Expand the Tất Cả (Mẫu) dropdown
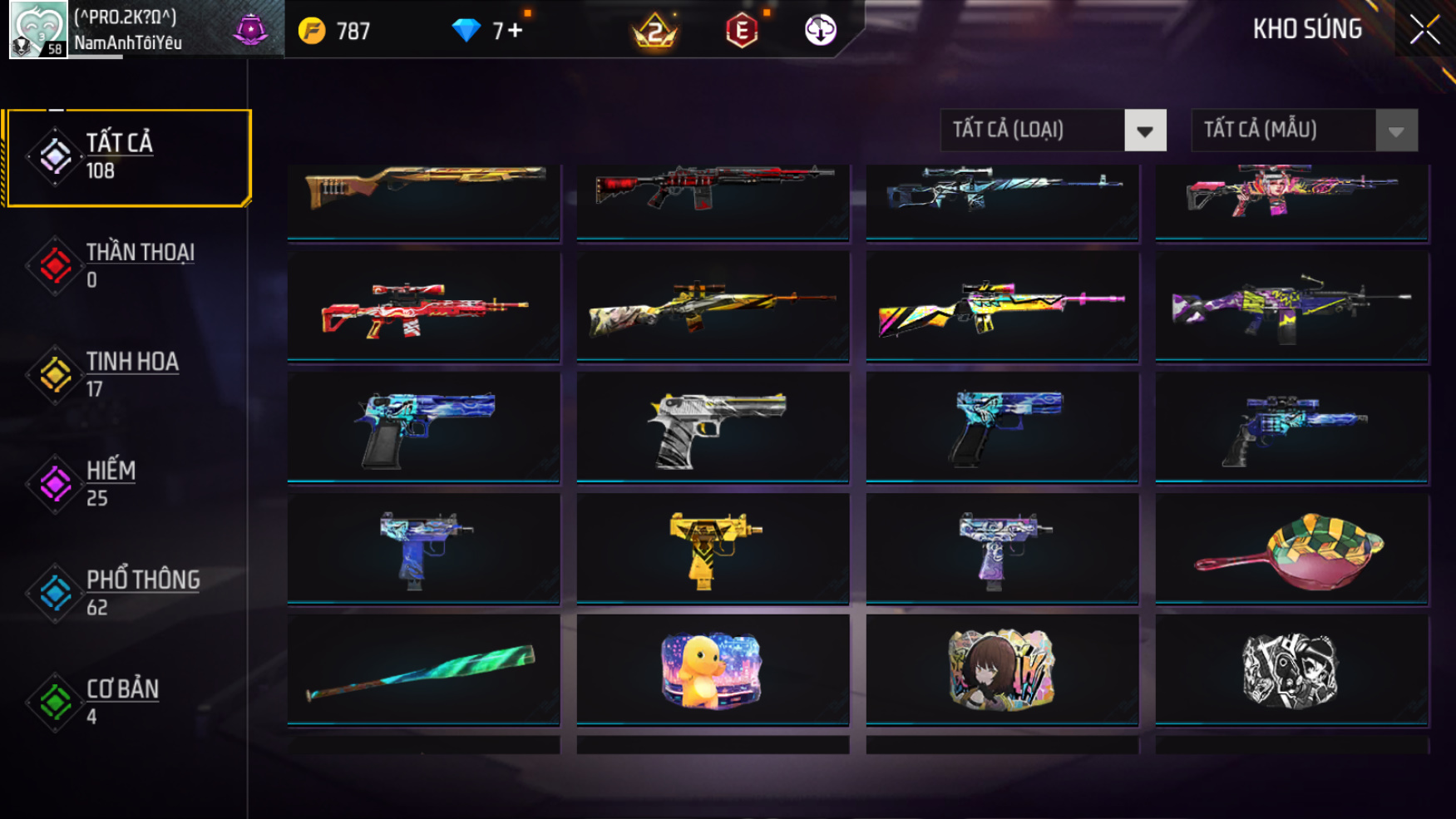1456x819 pixels. pyautogui.click(x=1304, y=130)
